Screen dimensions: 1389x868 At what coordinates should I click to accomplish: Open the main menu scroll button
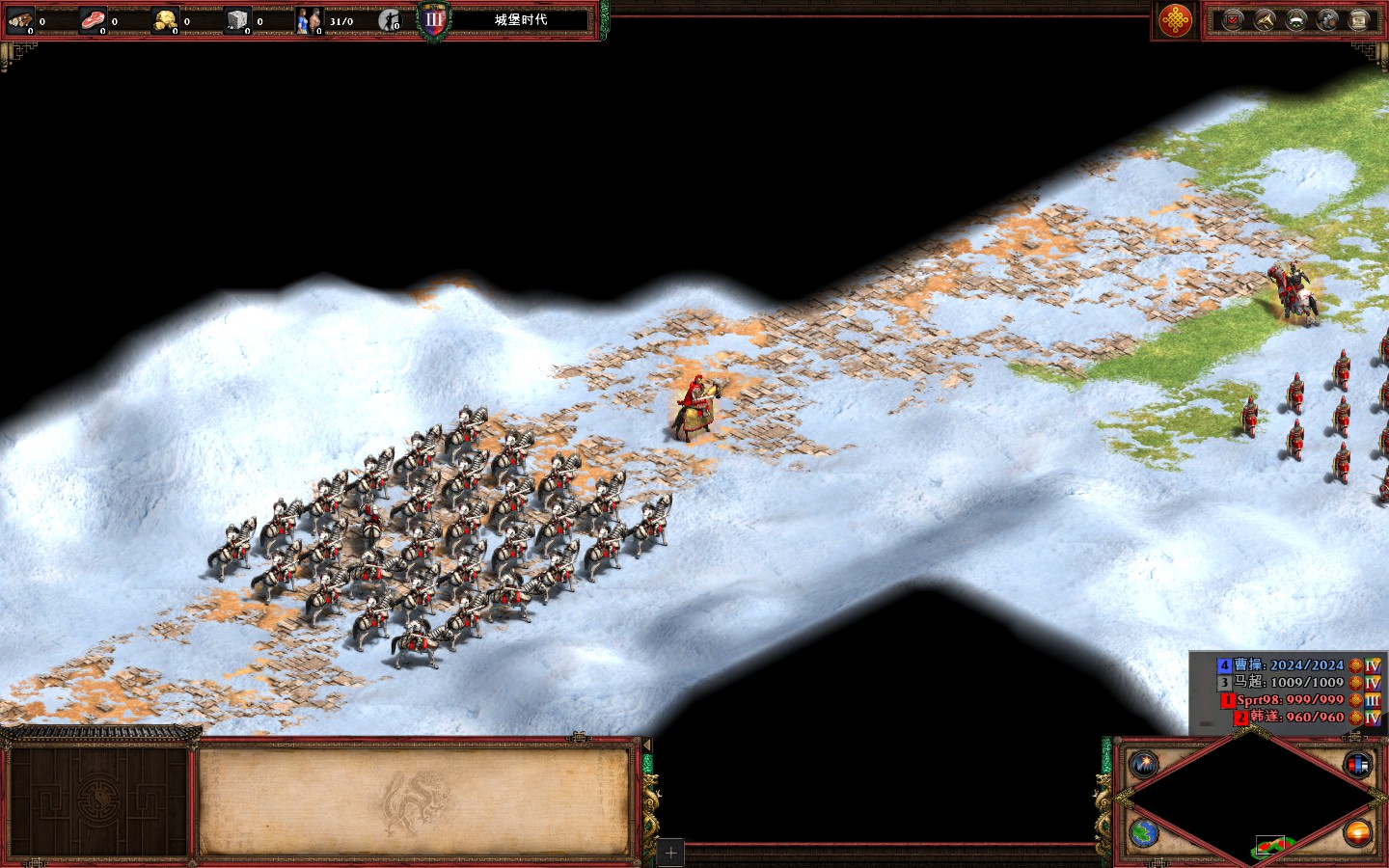click(1359, 20)
